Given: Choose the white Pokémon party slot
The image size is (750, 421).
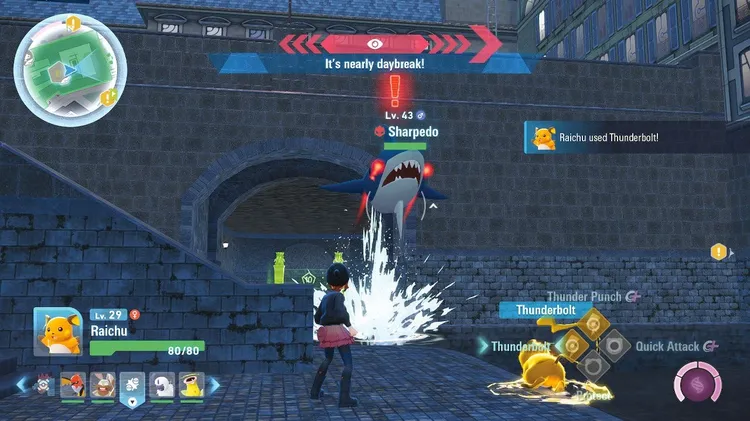Looking at the screenshot, I should pos(161,384).
